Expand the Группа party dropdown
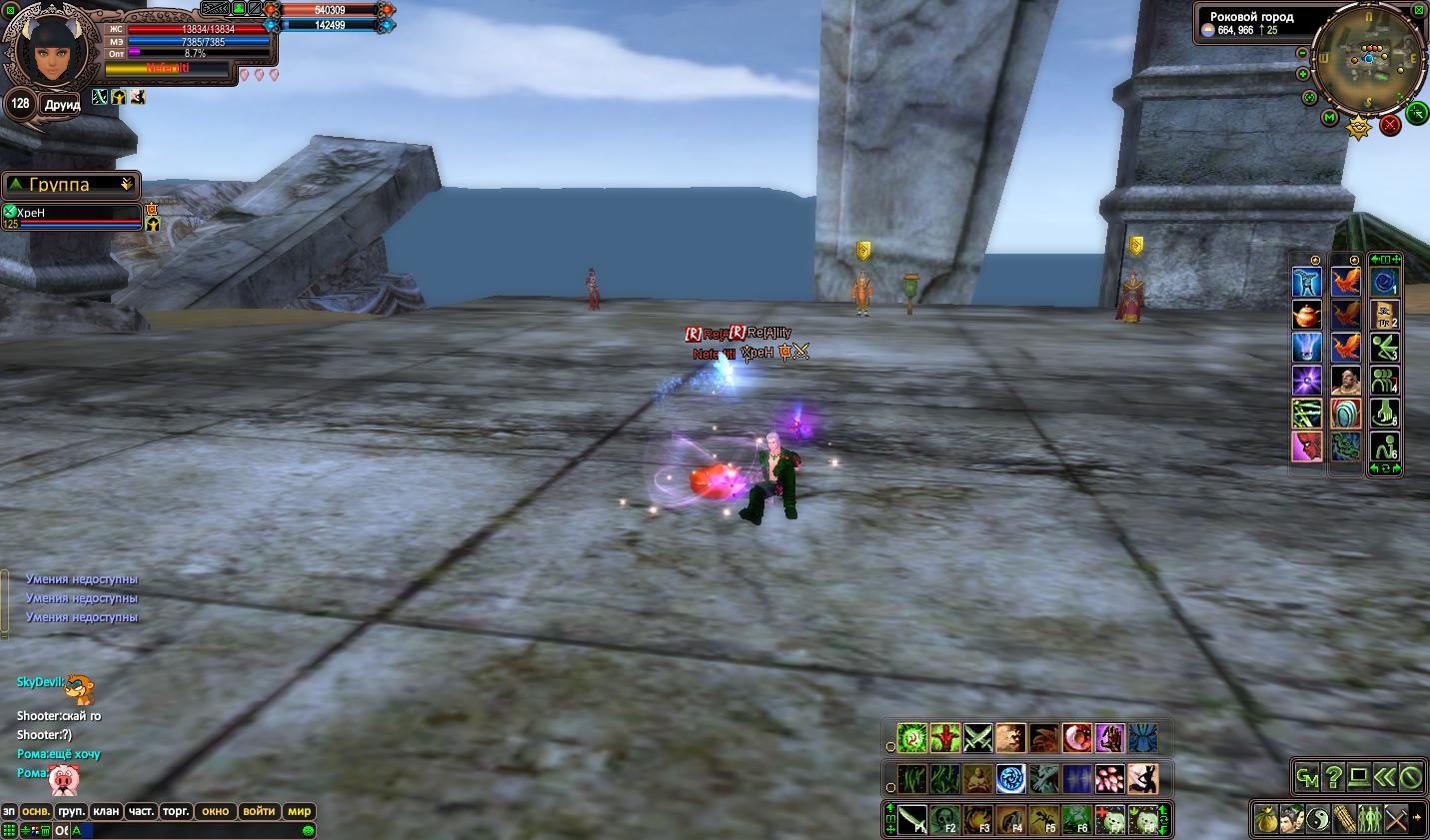This screenshot has width=1430, height=840. [127, 185]
